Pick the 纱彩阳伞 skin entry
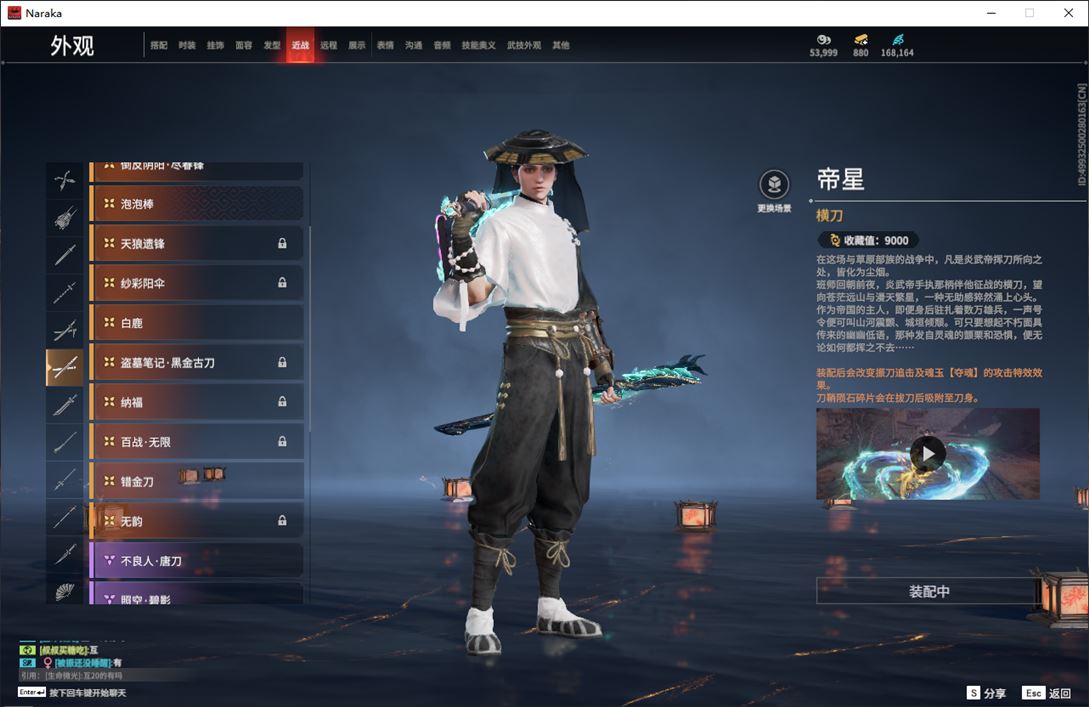 click(x=196, y=283)
